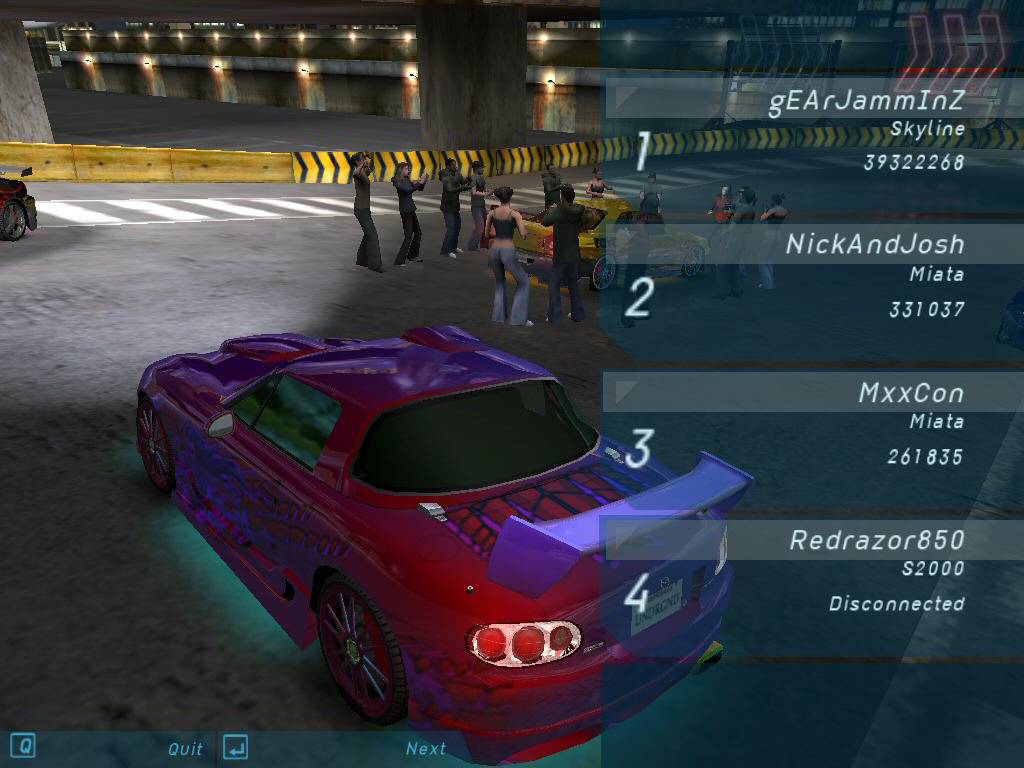Click the Quit option

(185, 748)
